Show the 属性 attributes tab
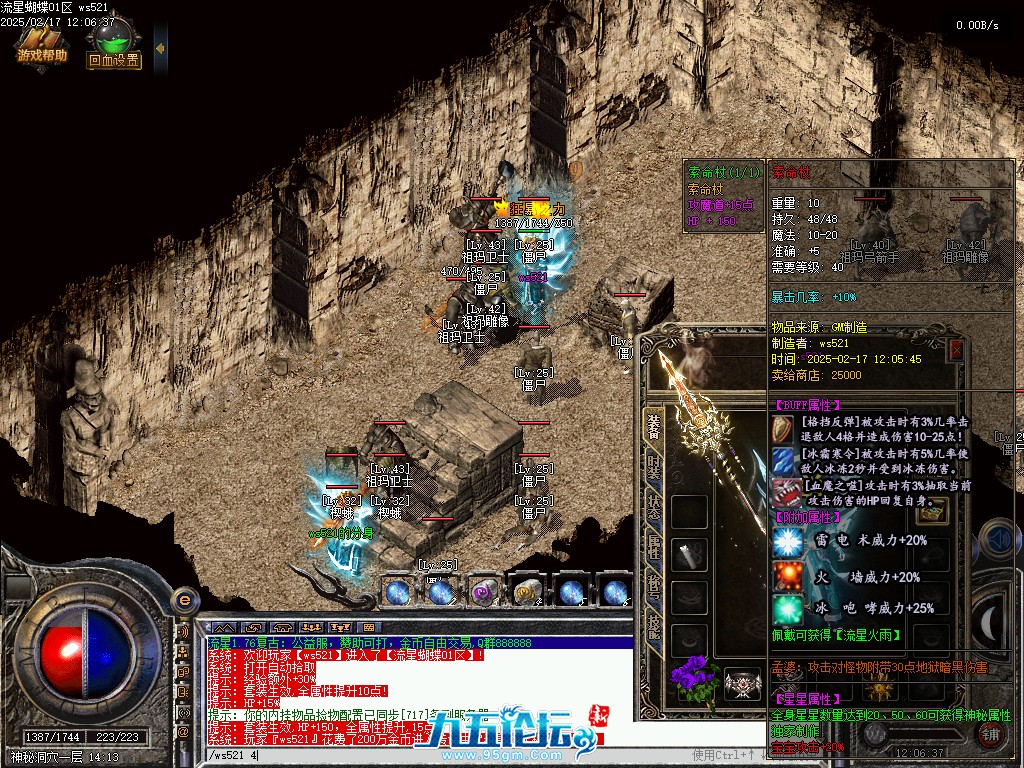 [x=654, y=546]
